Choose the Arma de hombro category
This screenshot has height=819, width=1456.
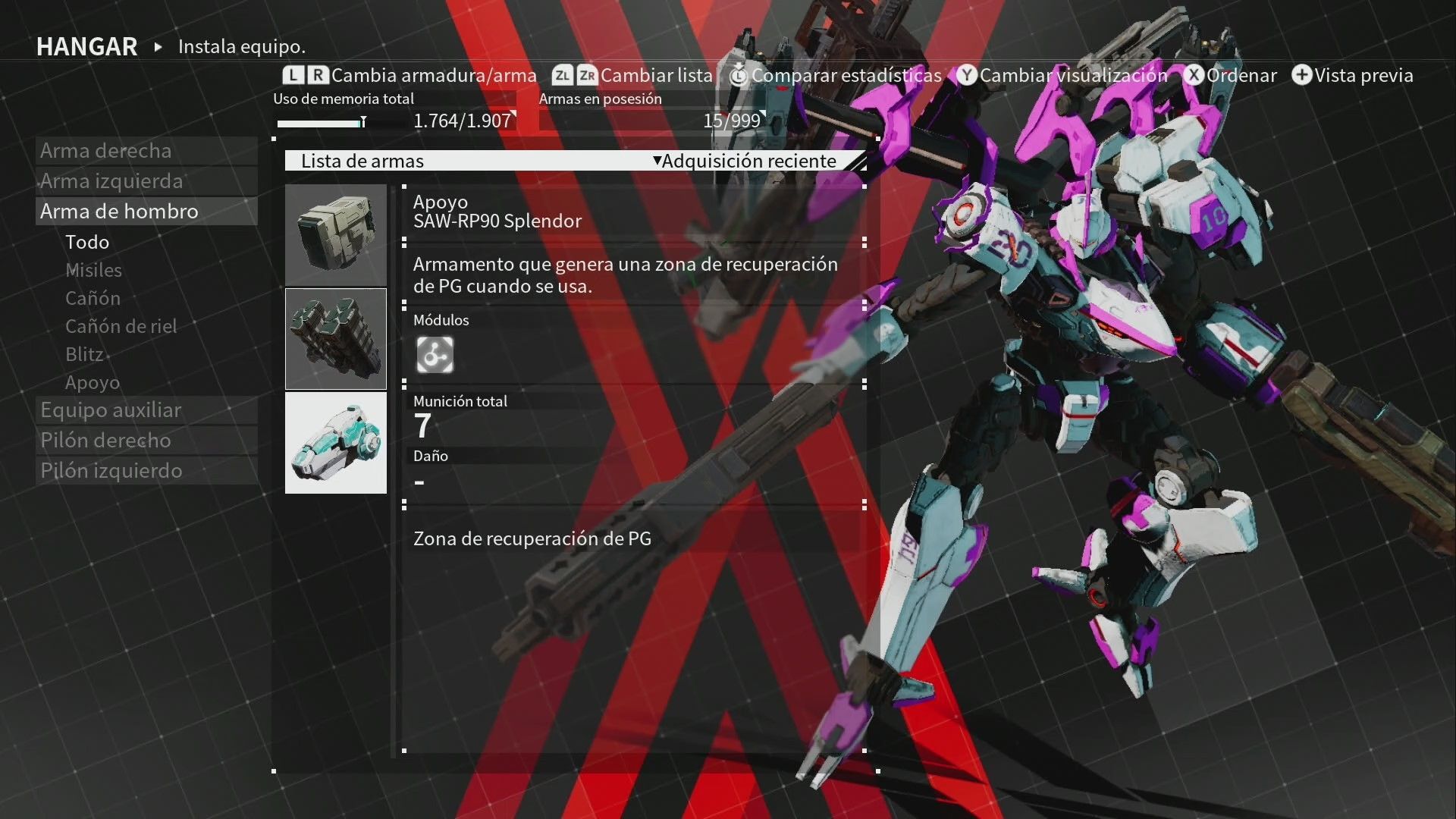[119, 212]
